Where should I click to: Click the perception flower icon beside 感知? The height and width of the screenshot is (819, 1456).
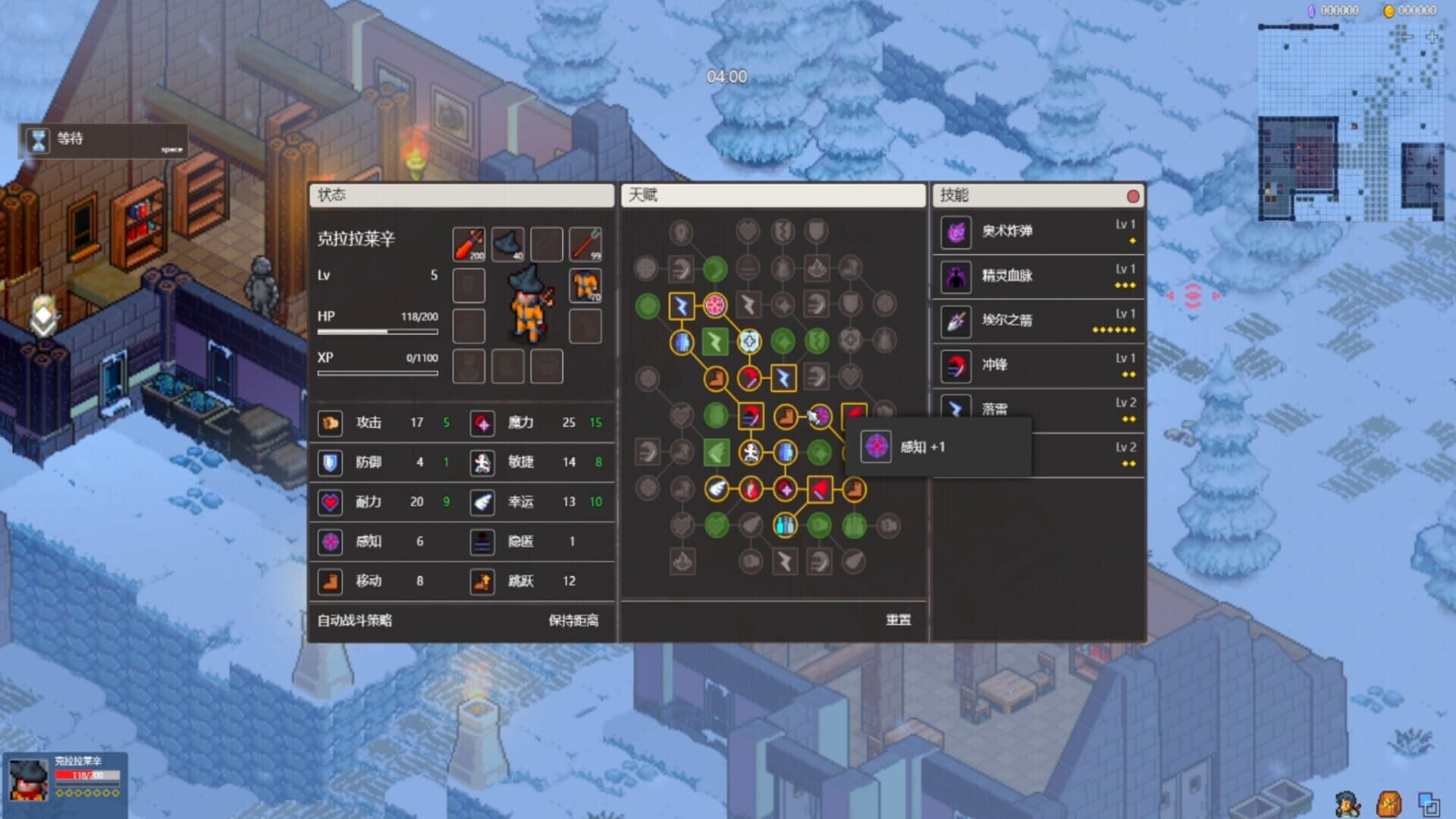[x=331, y=542]
